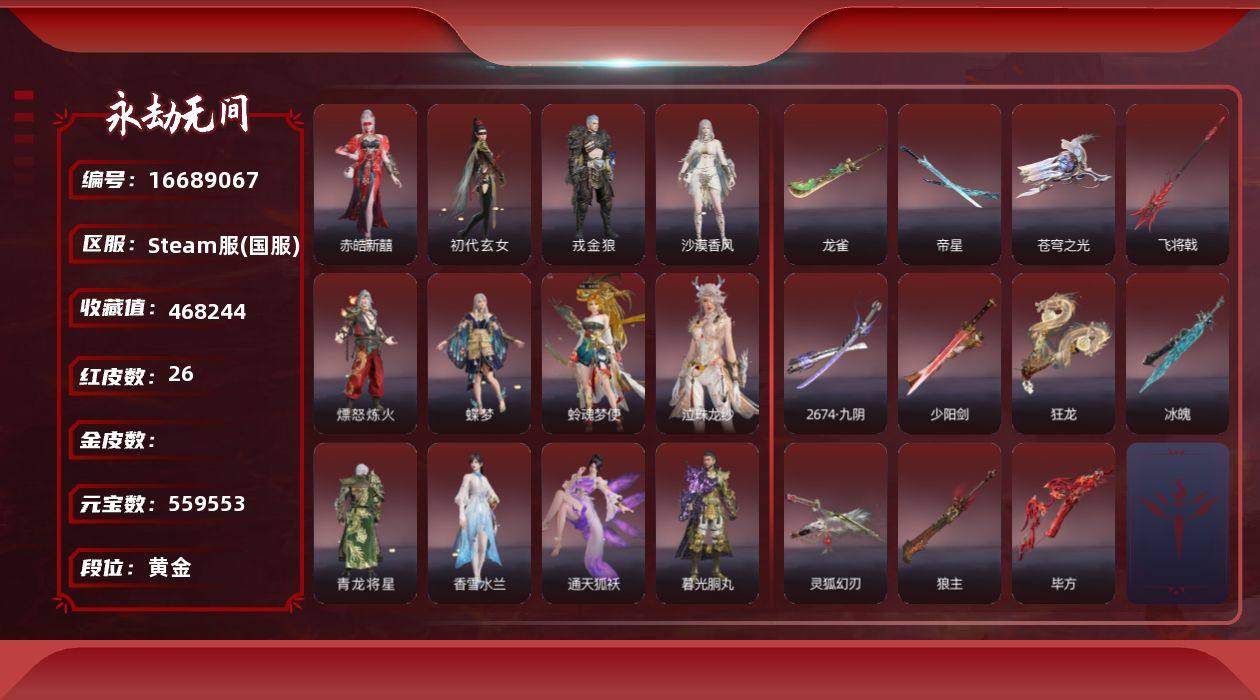Image resolution: width=1260 pixels, height=700 pixels.
Task: Pick the 沙漠香风 white outfit card
Action: click(707, 184)
